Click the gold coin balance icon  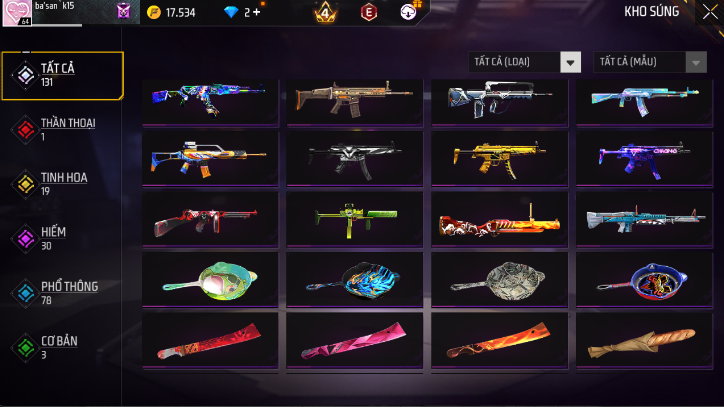(153, 12)
